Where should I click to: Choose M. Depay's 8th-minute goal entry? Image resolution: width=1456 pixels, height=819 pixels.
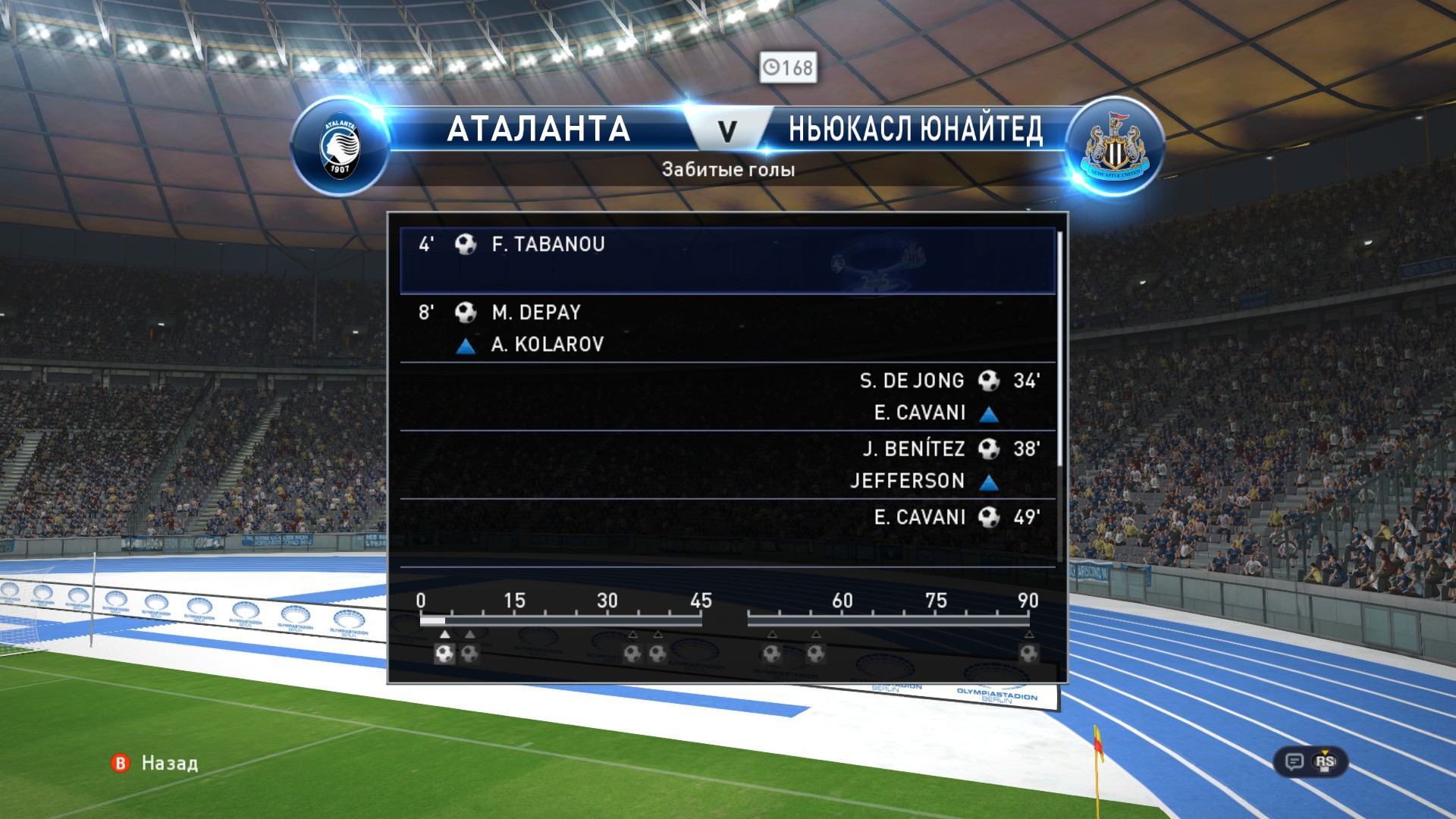coord(726,328)
